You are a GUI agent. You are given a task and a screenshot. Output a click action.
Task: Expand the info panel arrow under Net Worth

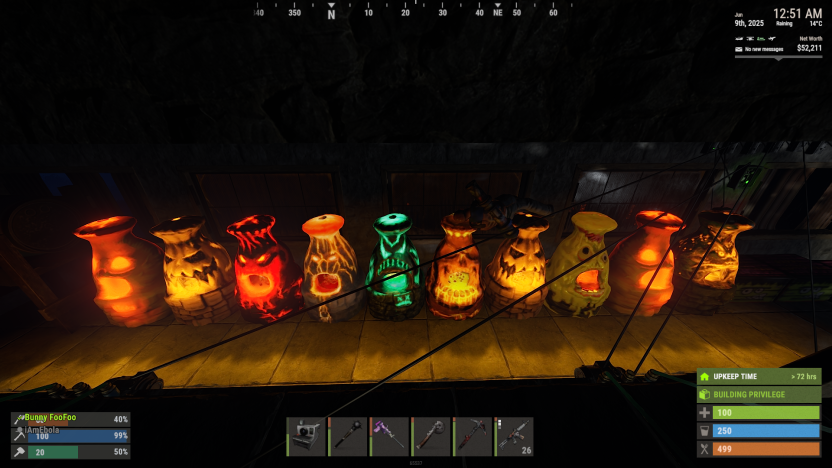coord(778,59)
